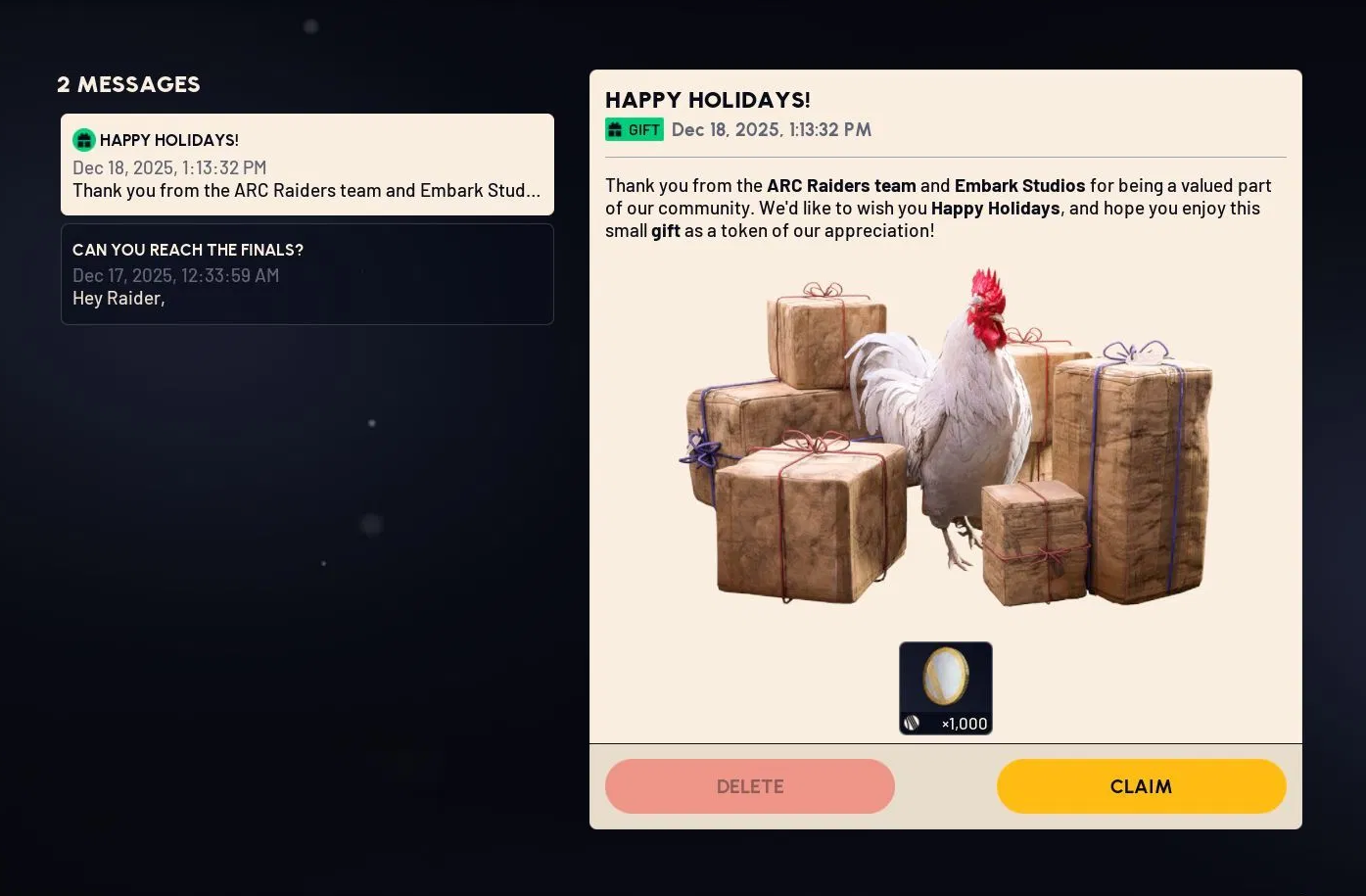Open the Happy Holidays message row
The width and height of the screenshot is (1366, 896).
coord(306,165)
